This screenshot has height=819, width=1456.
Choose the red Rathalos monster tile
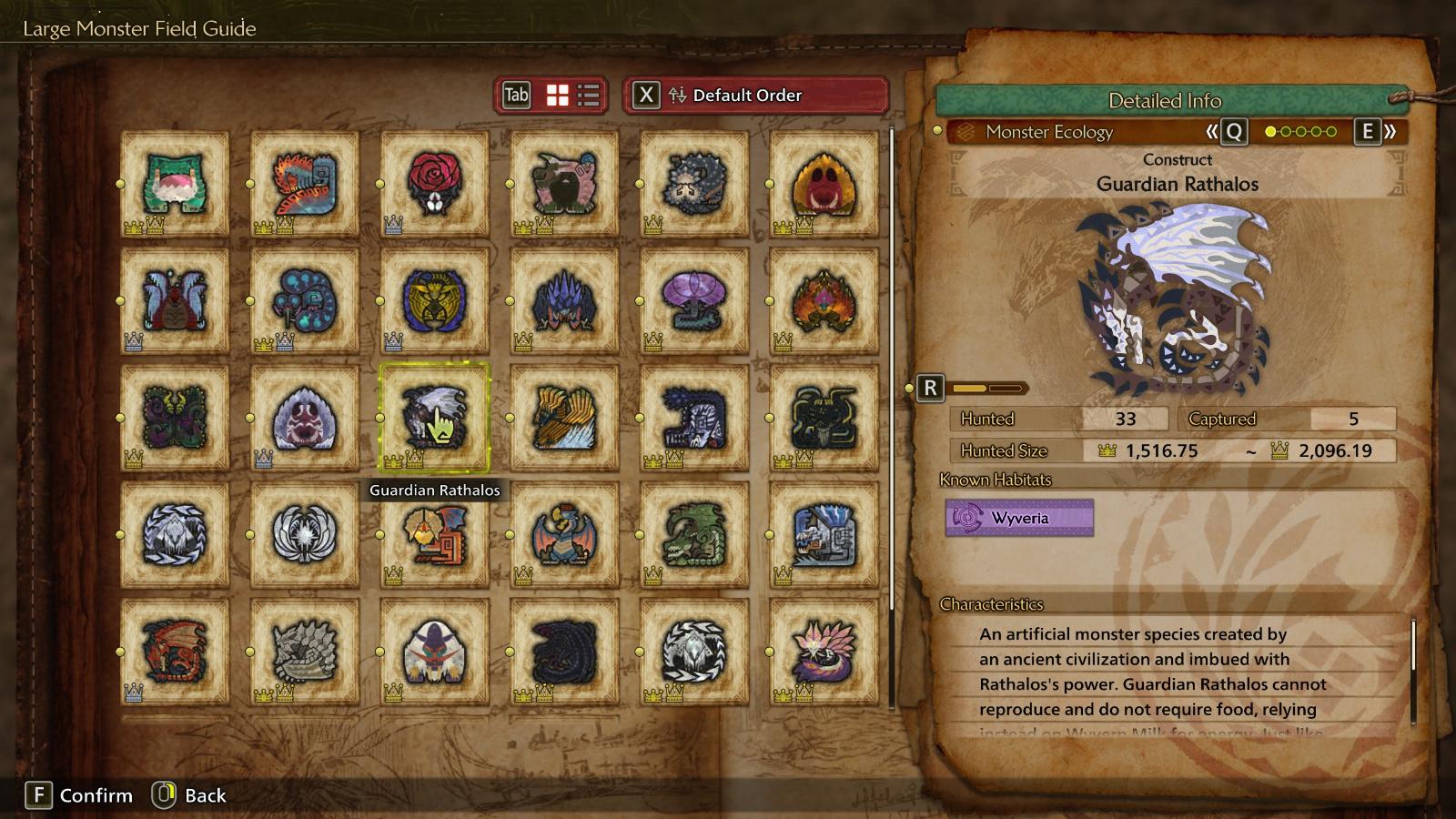[x=175, y=651]
